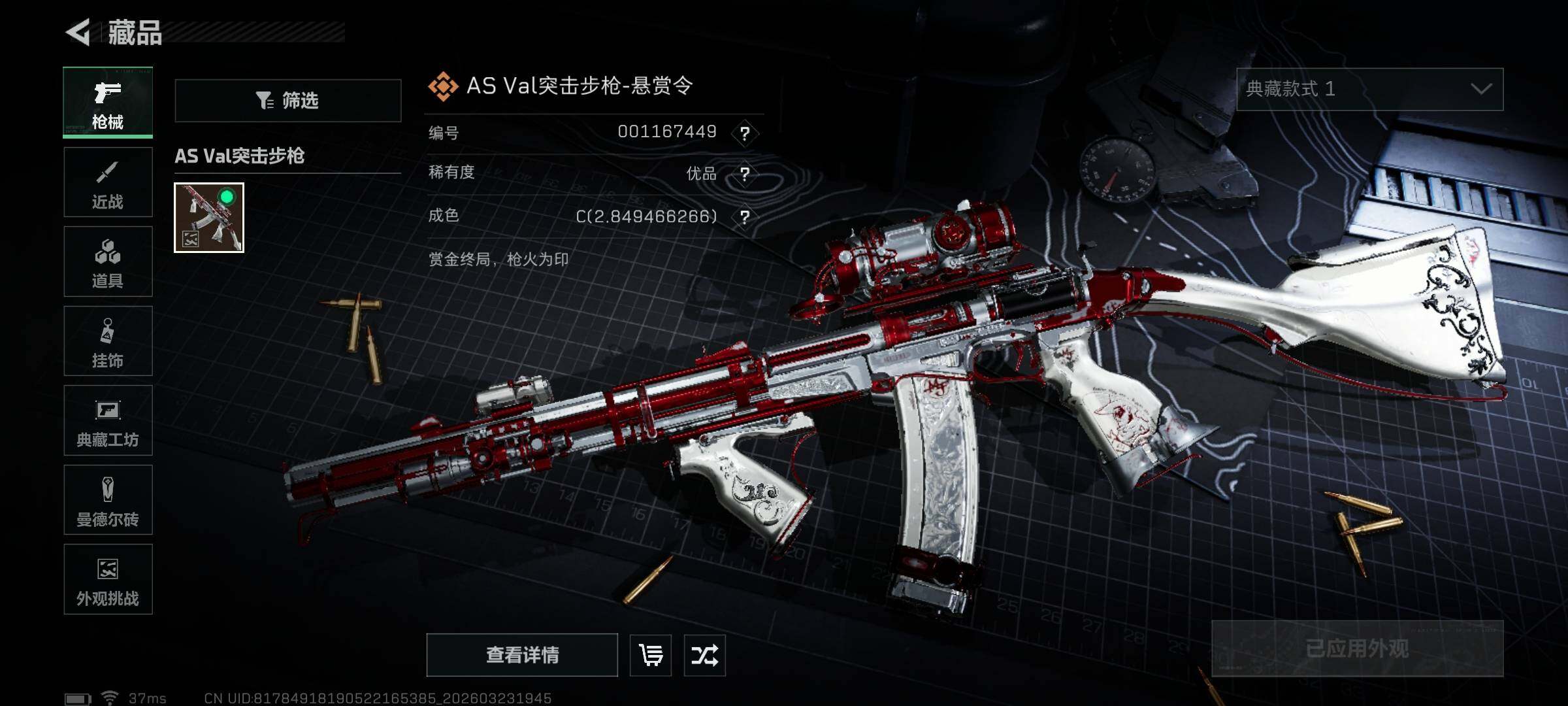Show help for the 编号 serial number
Image resolution: width=1568 pixels, height=706 pixels.
pos(744,133)
